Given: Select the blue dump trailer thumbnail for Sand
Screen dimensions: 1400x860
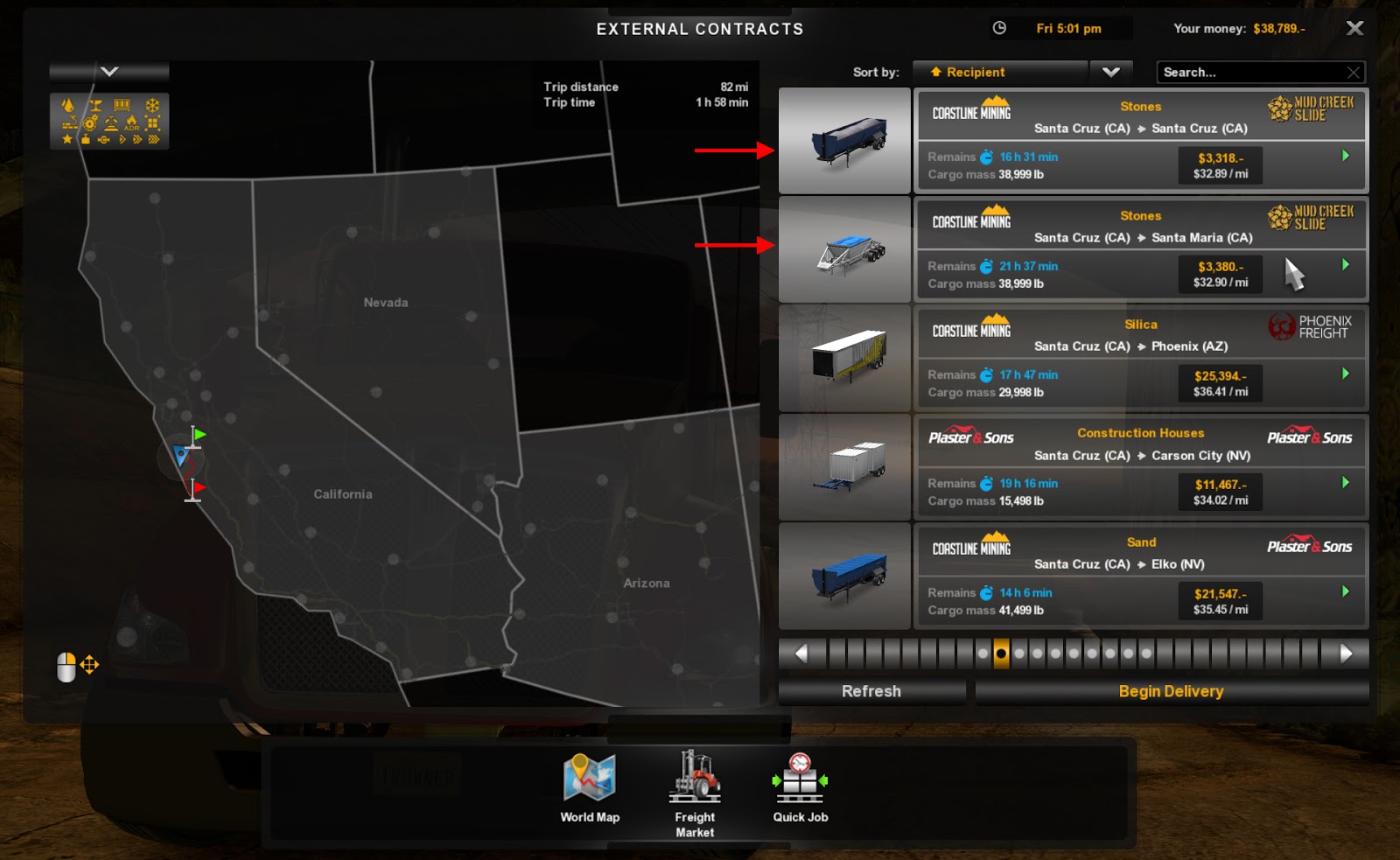Looking at the screenshot, I should 844,577.
